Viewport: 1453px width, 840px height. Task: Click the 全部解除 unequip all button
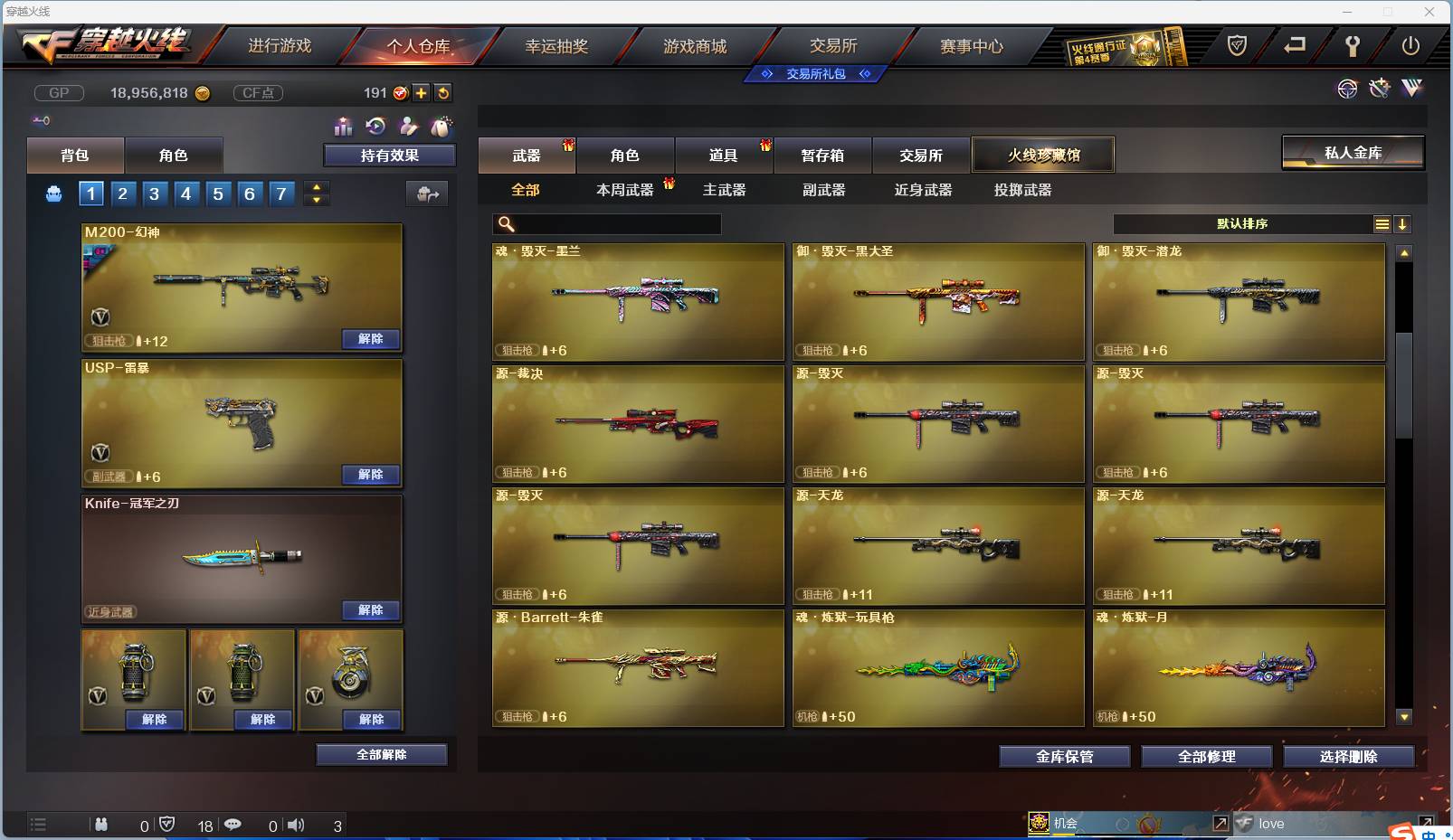(x=382, y=754)
